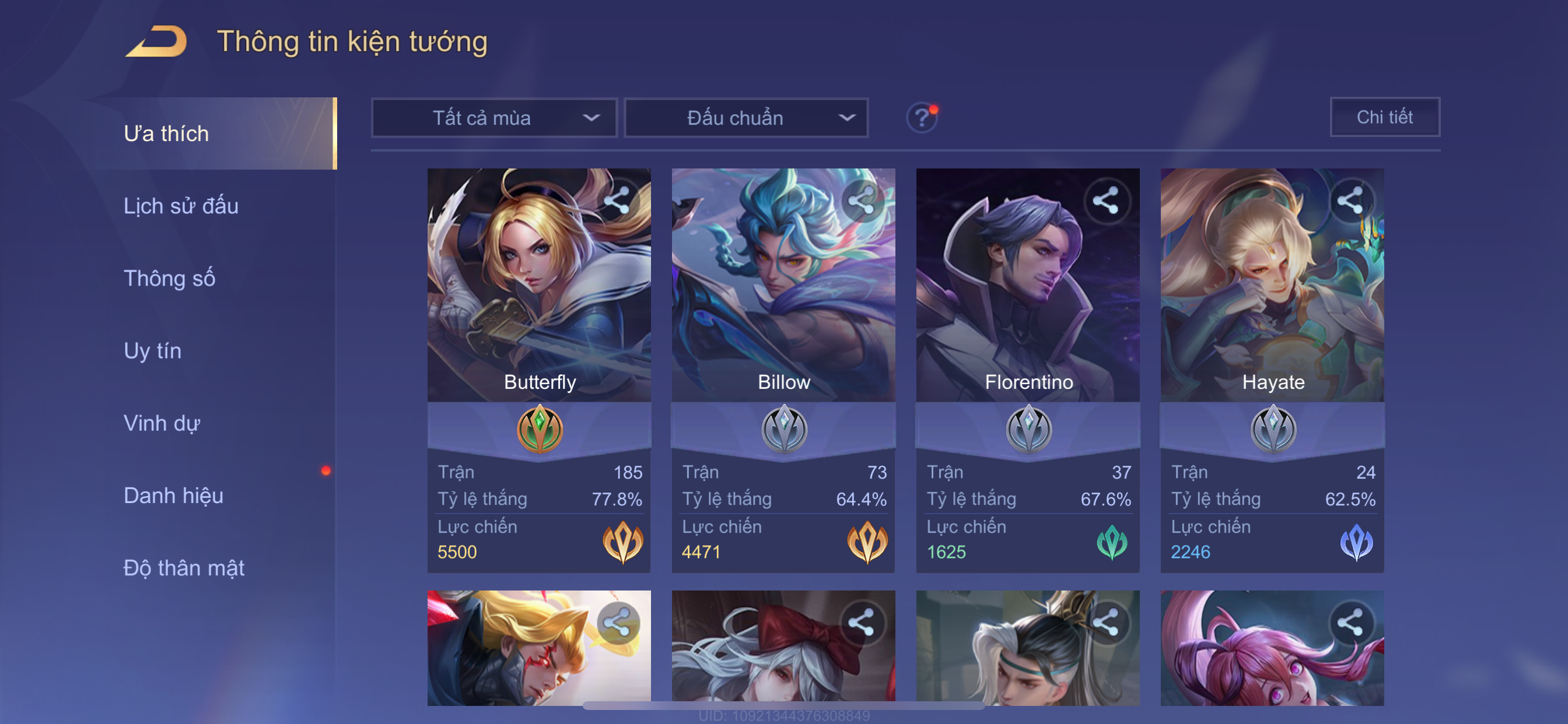Click share icon on Hayate card
The width and height of the screenshot is (1568, 724).
pos(1350,201)
